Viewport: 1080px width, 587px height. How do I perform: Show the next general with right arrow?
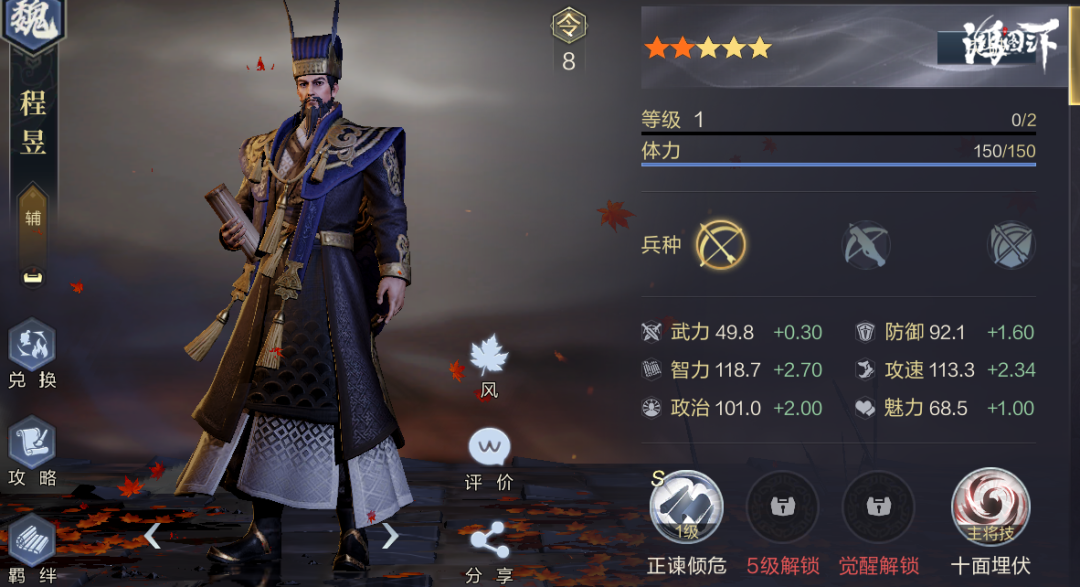390,537
